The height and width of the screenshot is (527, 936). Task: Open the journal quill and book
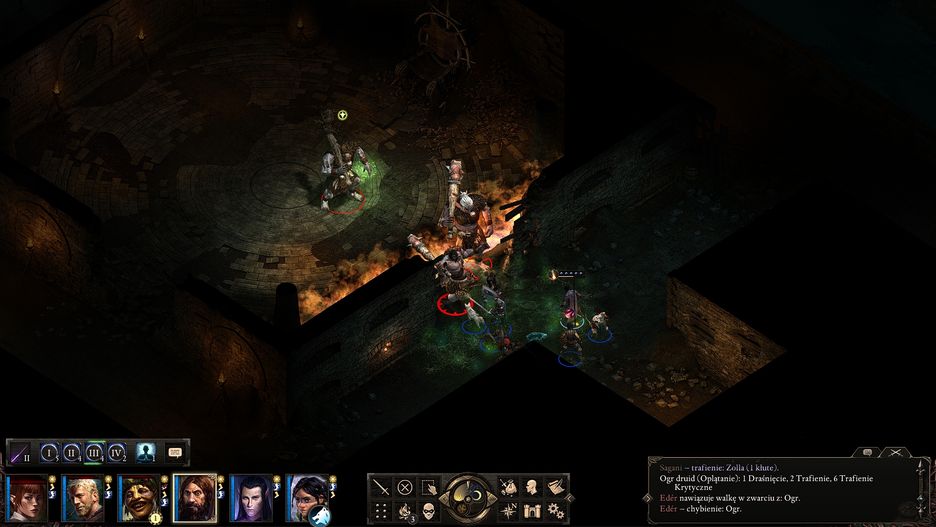click(x=557, y=488)
